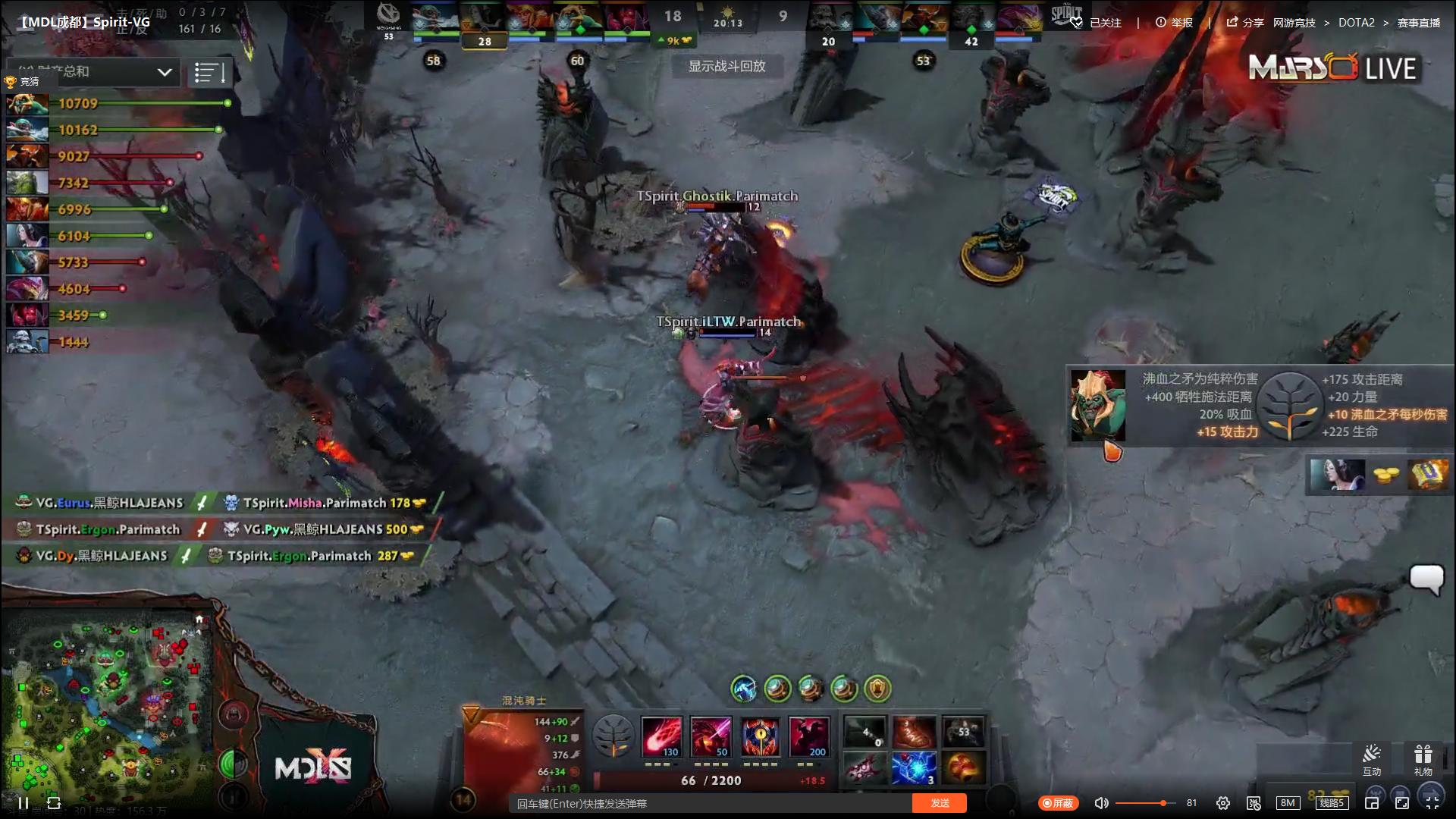Click the danmaku block icon near quality button
The image size is (1456, 819).
click(x=1255, y=802)
